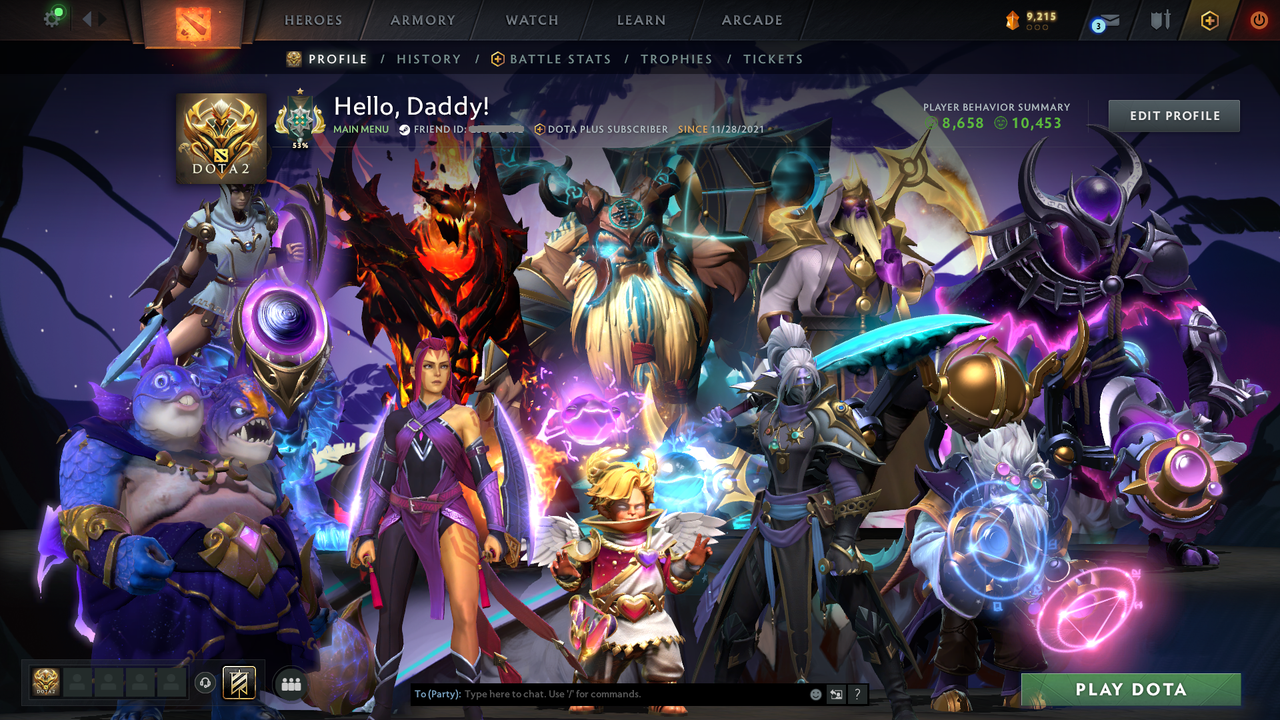1280x720 pixels.
Task: Click the EDIT PROFILE button
Action: (x=1173, y=115)
